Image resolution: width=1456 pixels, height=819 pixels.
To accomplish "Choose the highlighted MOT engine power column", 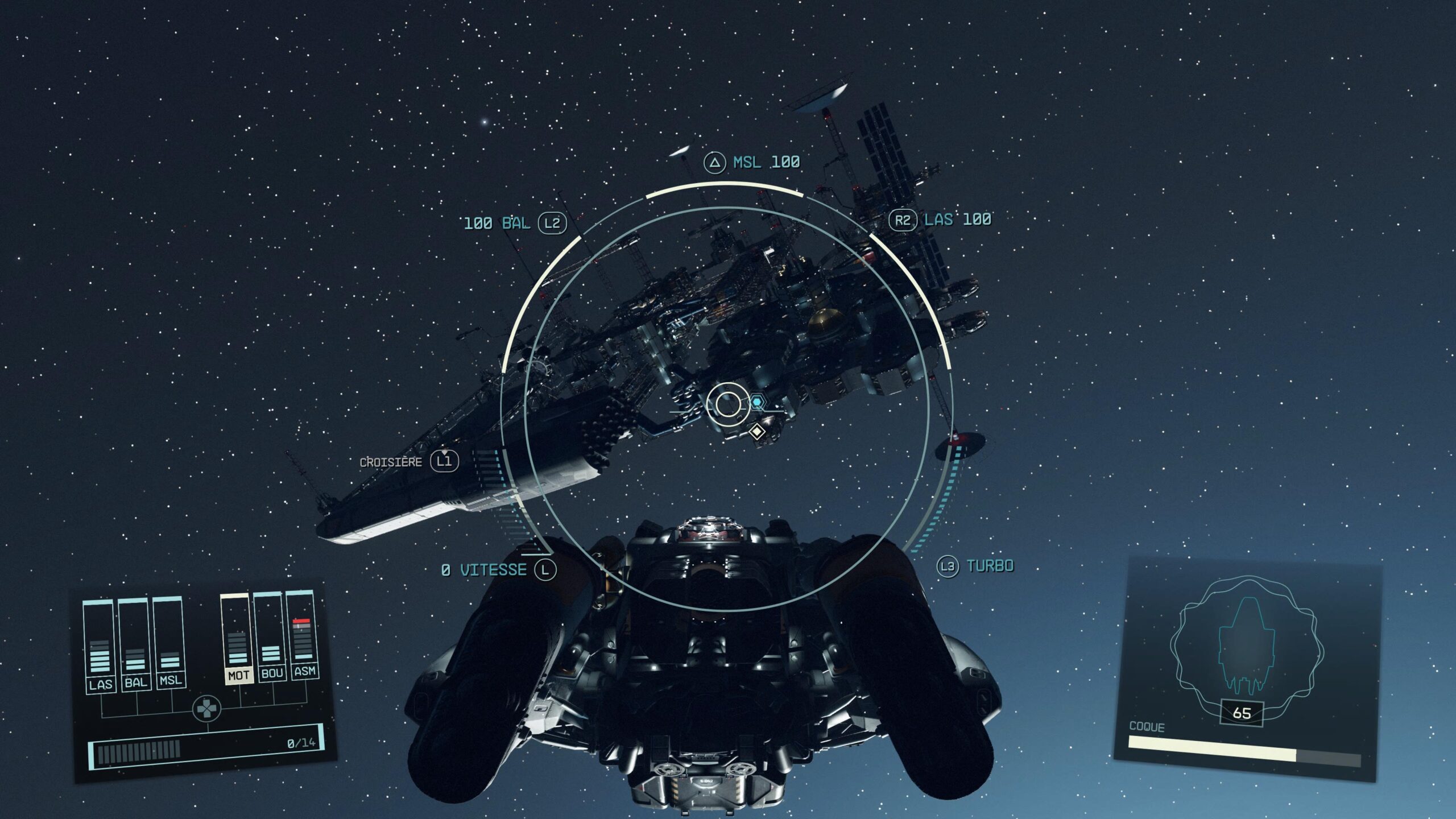I will (x=238, y=638).
